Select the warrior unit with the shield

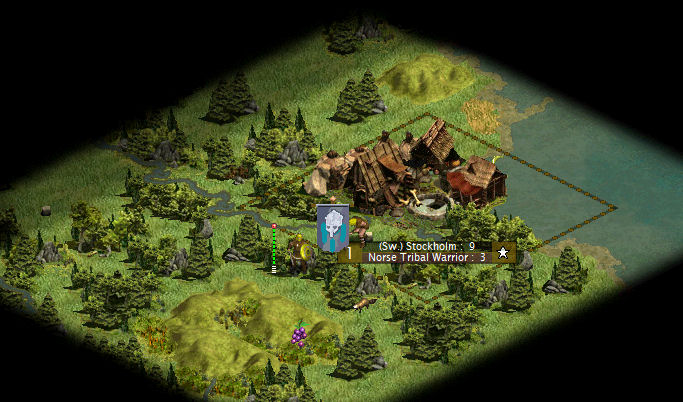coord(298,255)
